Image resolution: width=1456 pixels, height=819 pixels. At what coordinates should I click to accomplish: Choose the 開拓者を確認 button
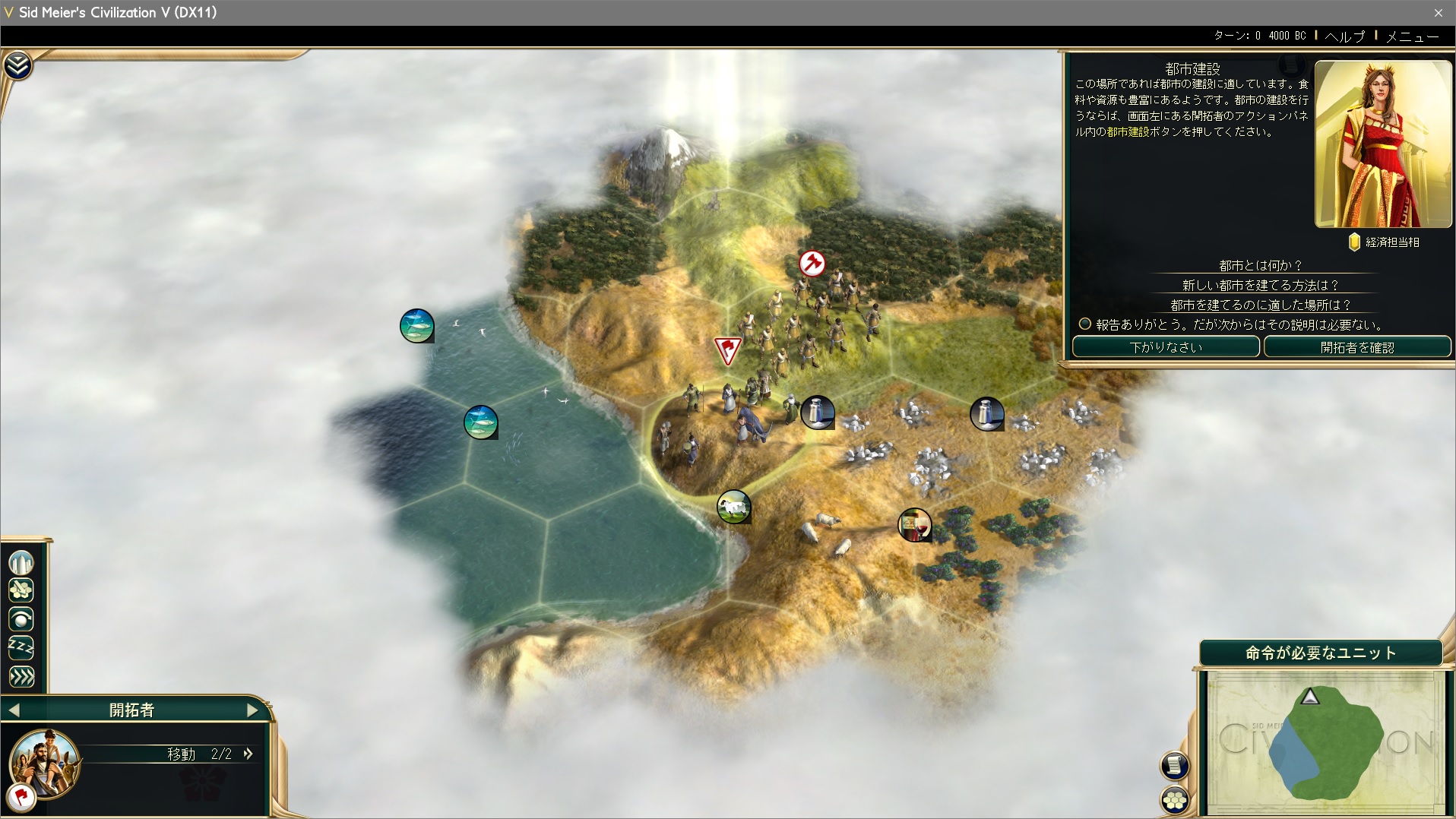(x=1356, y=347)
